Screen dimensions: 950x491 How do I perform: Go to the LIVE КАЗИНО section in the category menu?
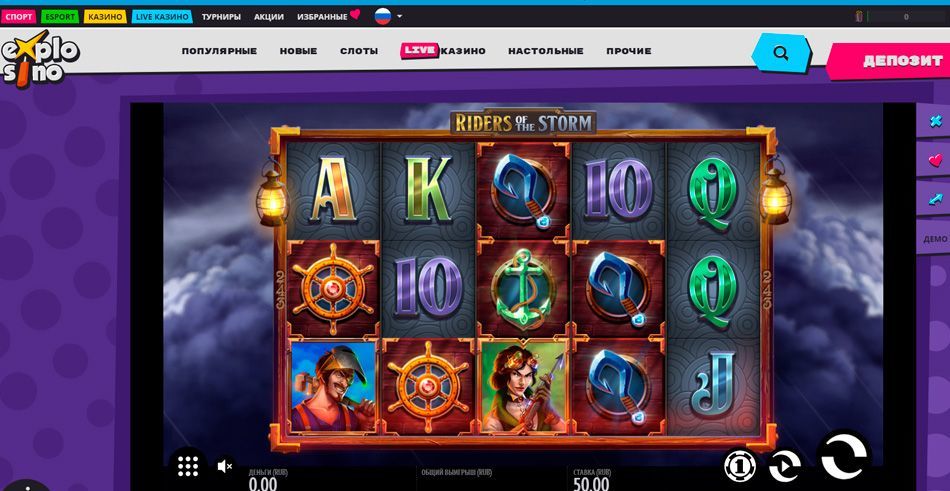[443, 51]
